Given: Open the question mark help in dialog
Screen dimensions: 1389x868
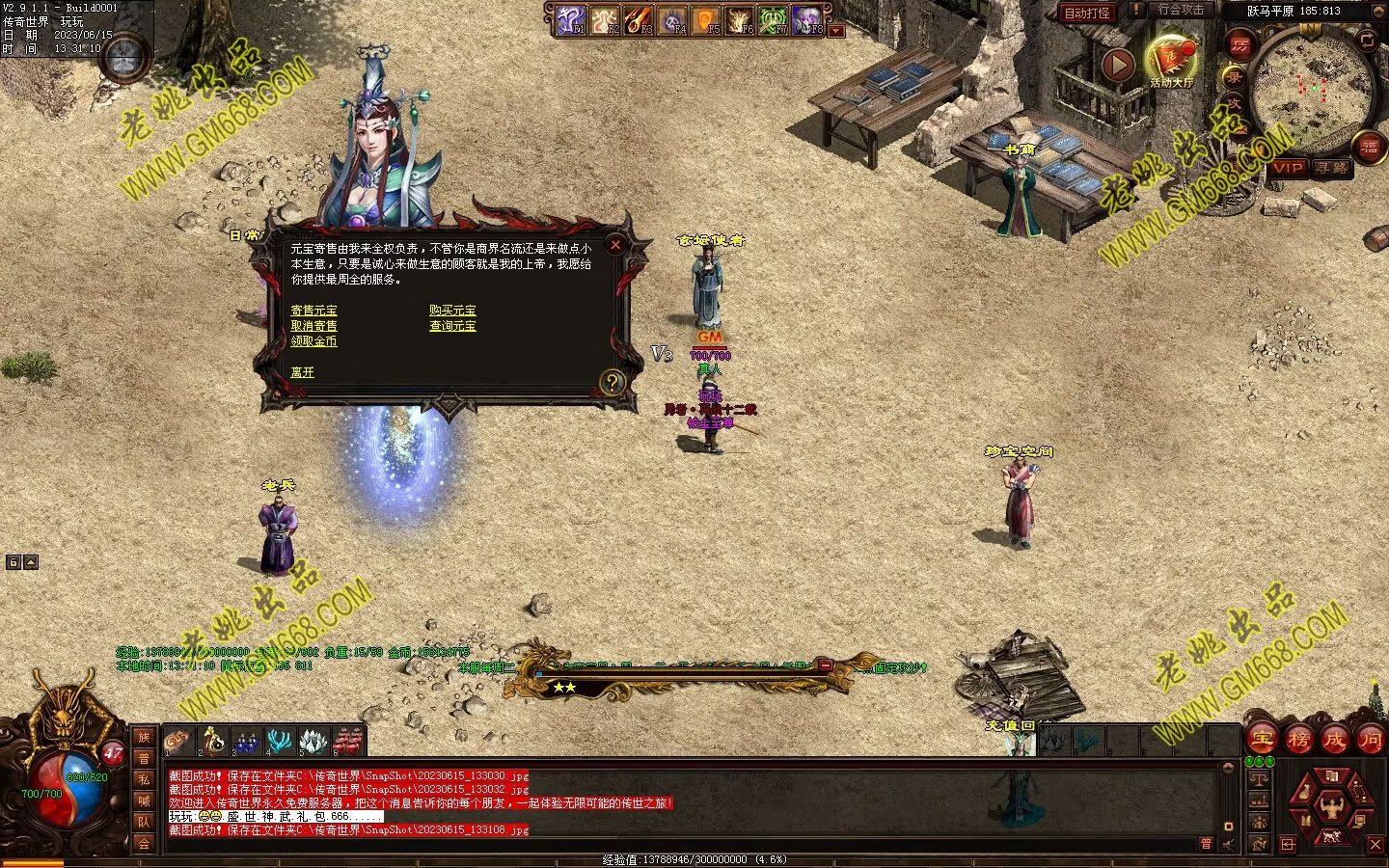Looking at the screenshot, I should (x=612, y=382).
